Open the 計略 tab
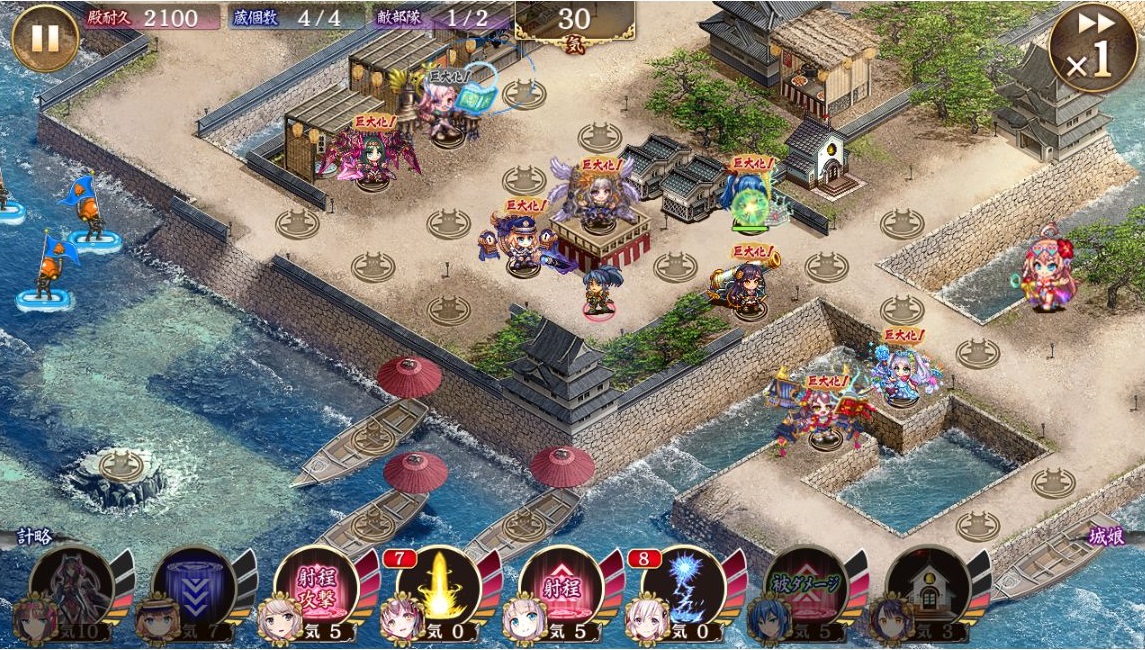1145x650 pixels. click(x=37, y=536)
